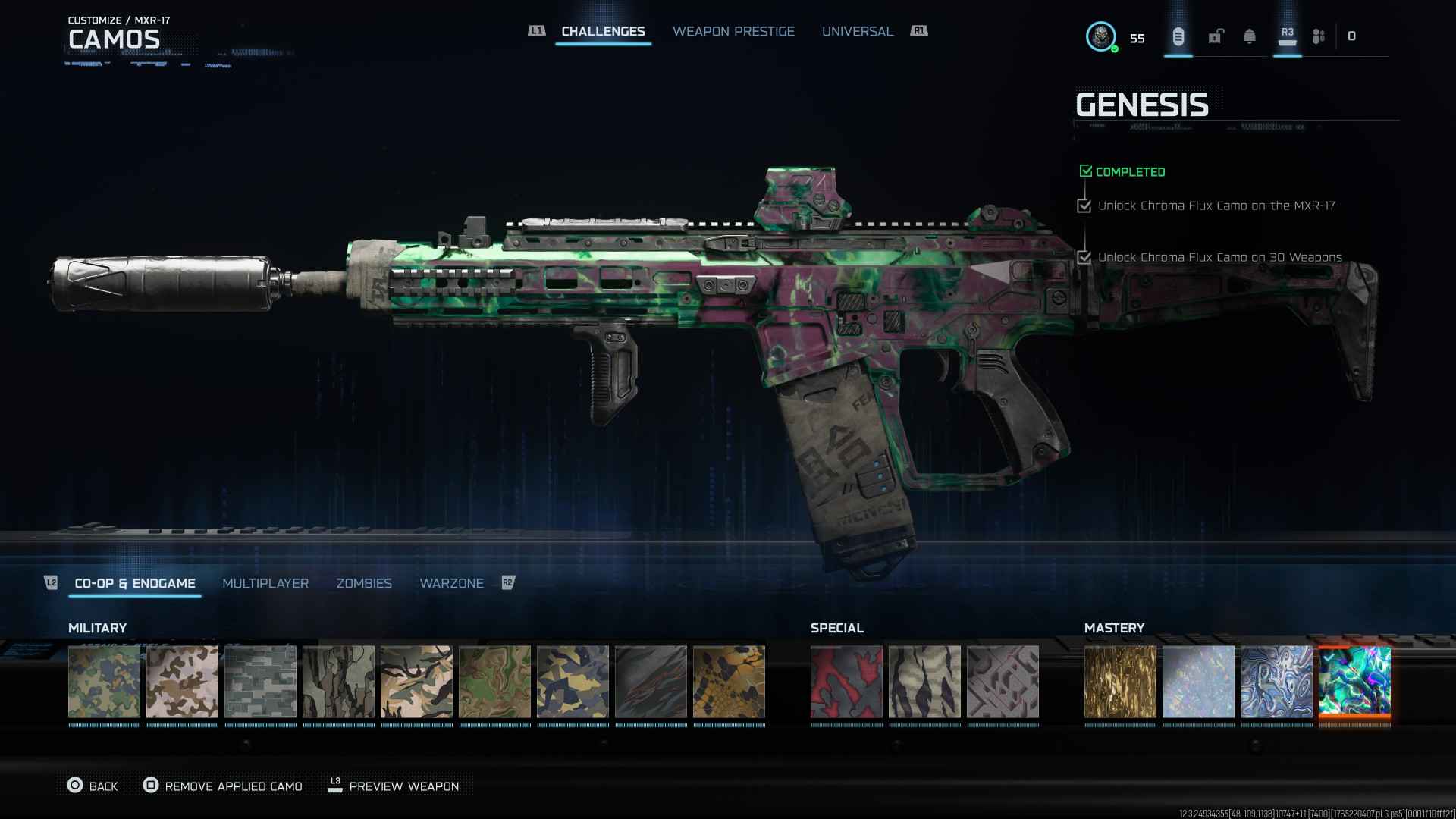Switch to the Weapon Prestige tab
The width and height of the screenshot is (1456, 819).
pyautogui.click(x=733, y=31)
